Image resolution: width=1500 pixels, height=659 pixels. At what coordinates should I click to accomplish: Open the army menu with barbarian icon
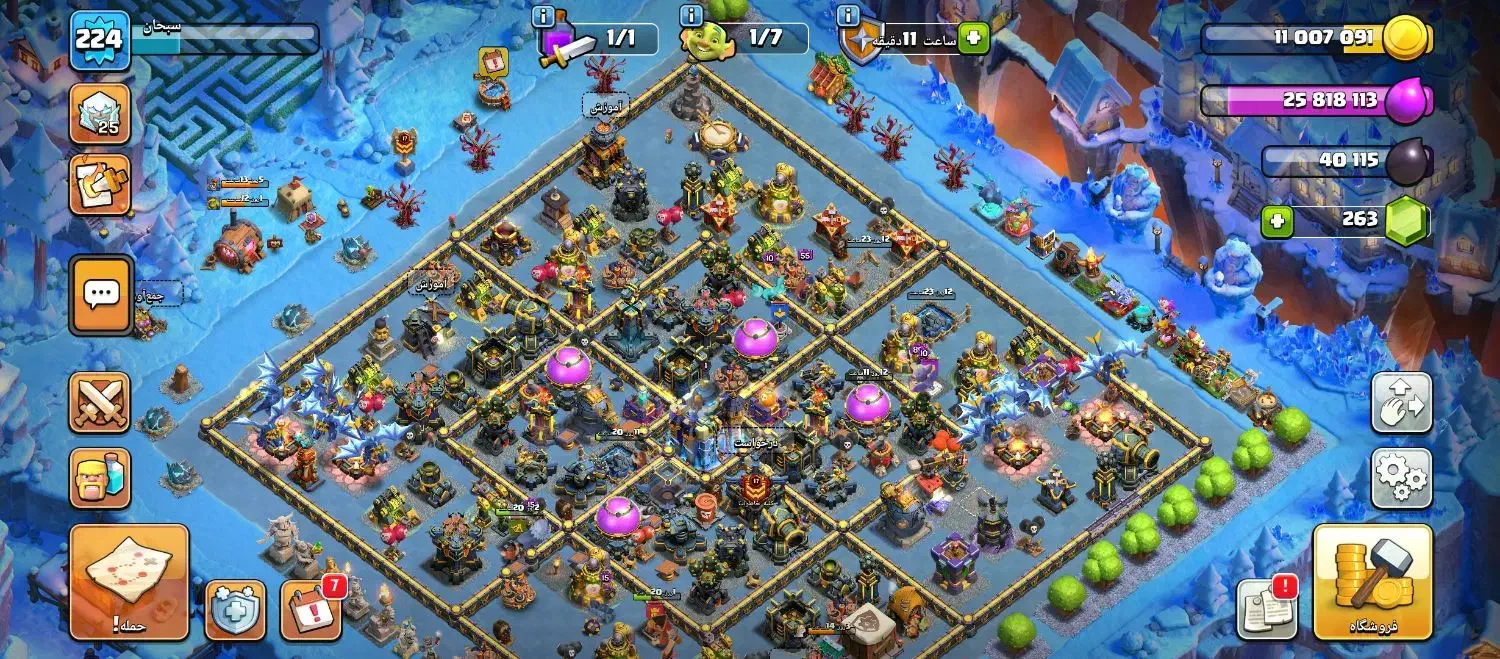tap(100, 478)
